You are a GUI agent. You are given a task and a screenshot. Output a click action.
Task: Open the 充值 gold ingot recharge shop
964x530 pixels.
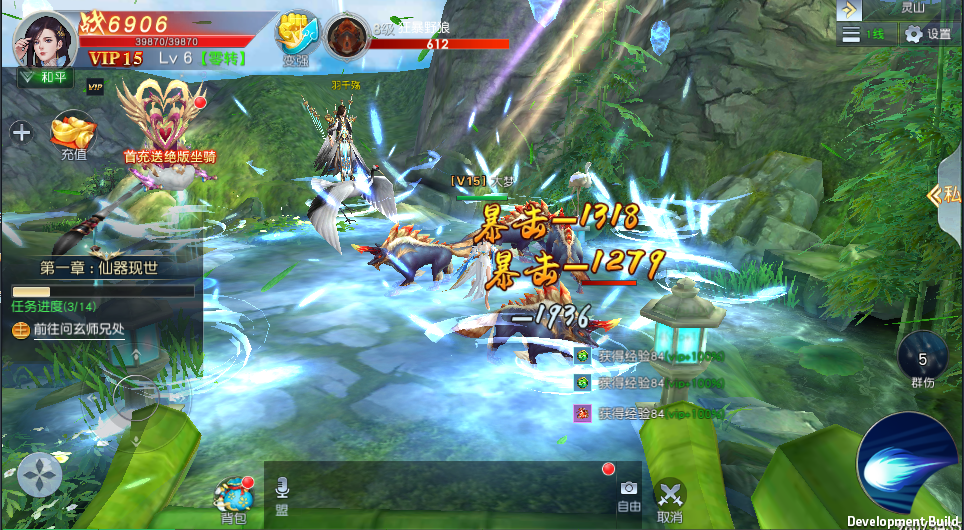pyautogui.click(x=73, y=134)
